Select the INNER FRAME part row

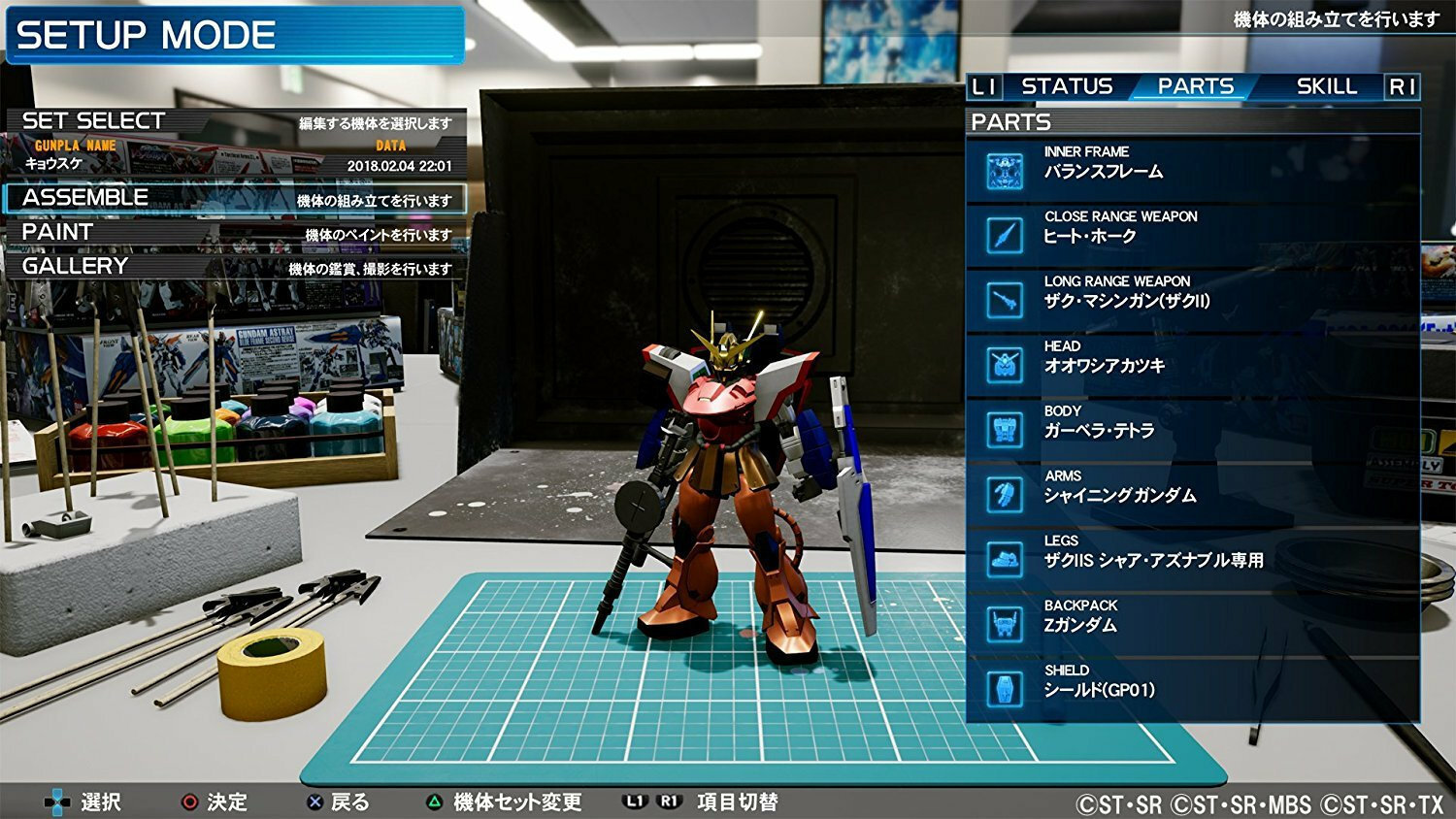(1192, 171)
